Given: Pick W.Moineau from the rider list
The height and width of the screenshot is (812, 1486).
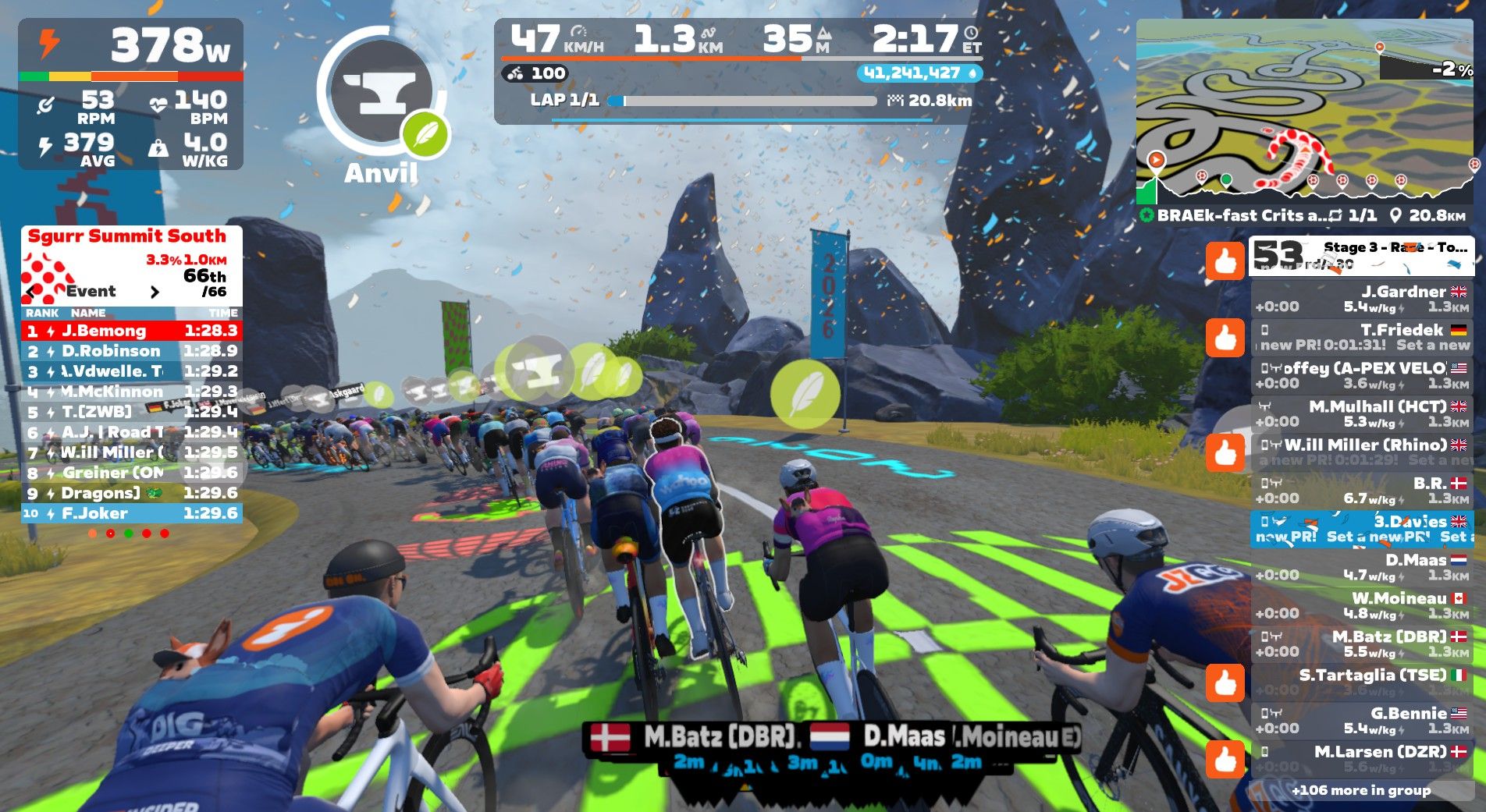Looking at the screenshot, I should tap(1361, 605).
